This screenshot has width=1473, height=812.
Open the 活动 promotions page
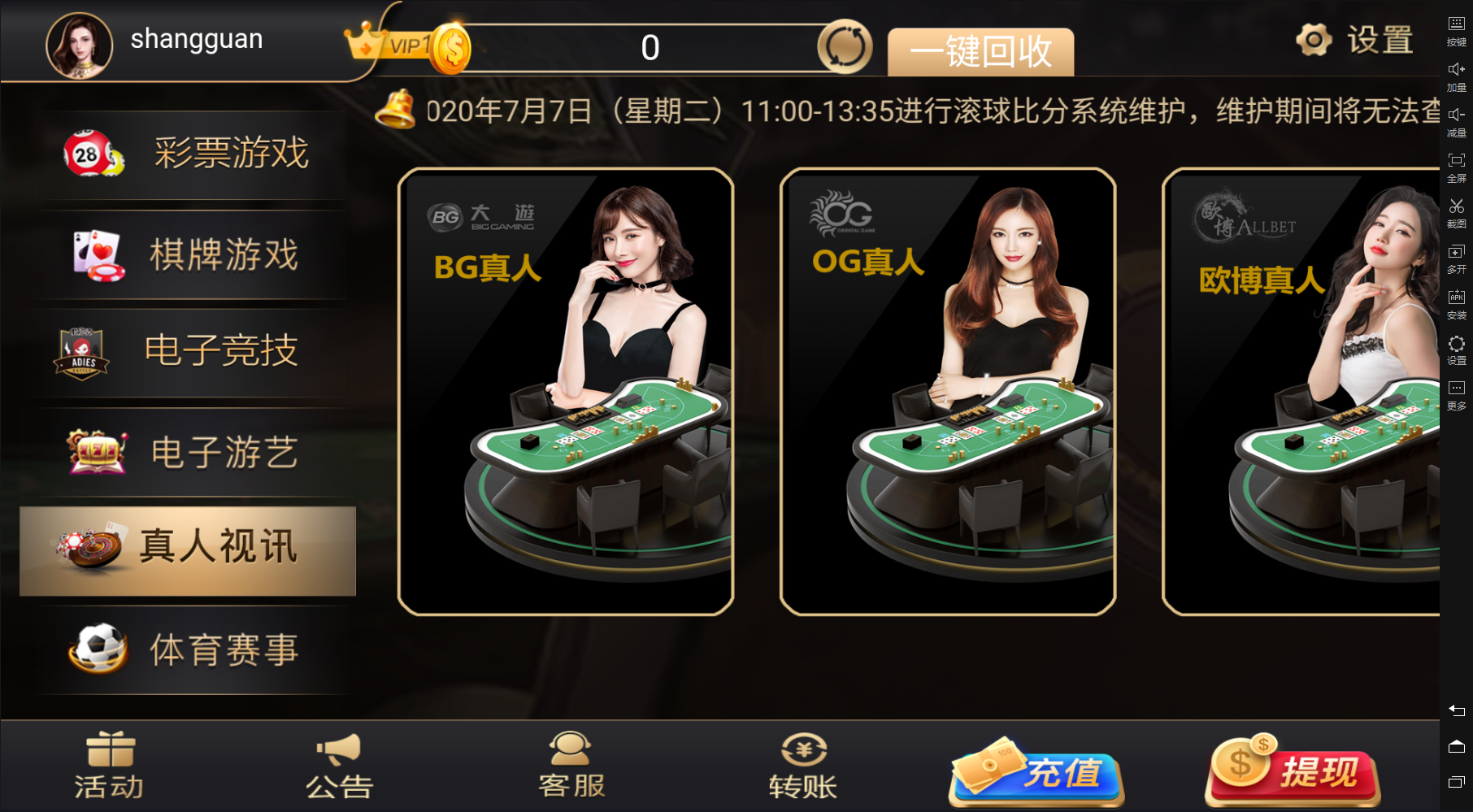click(110, 766)
